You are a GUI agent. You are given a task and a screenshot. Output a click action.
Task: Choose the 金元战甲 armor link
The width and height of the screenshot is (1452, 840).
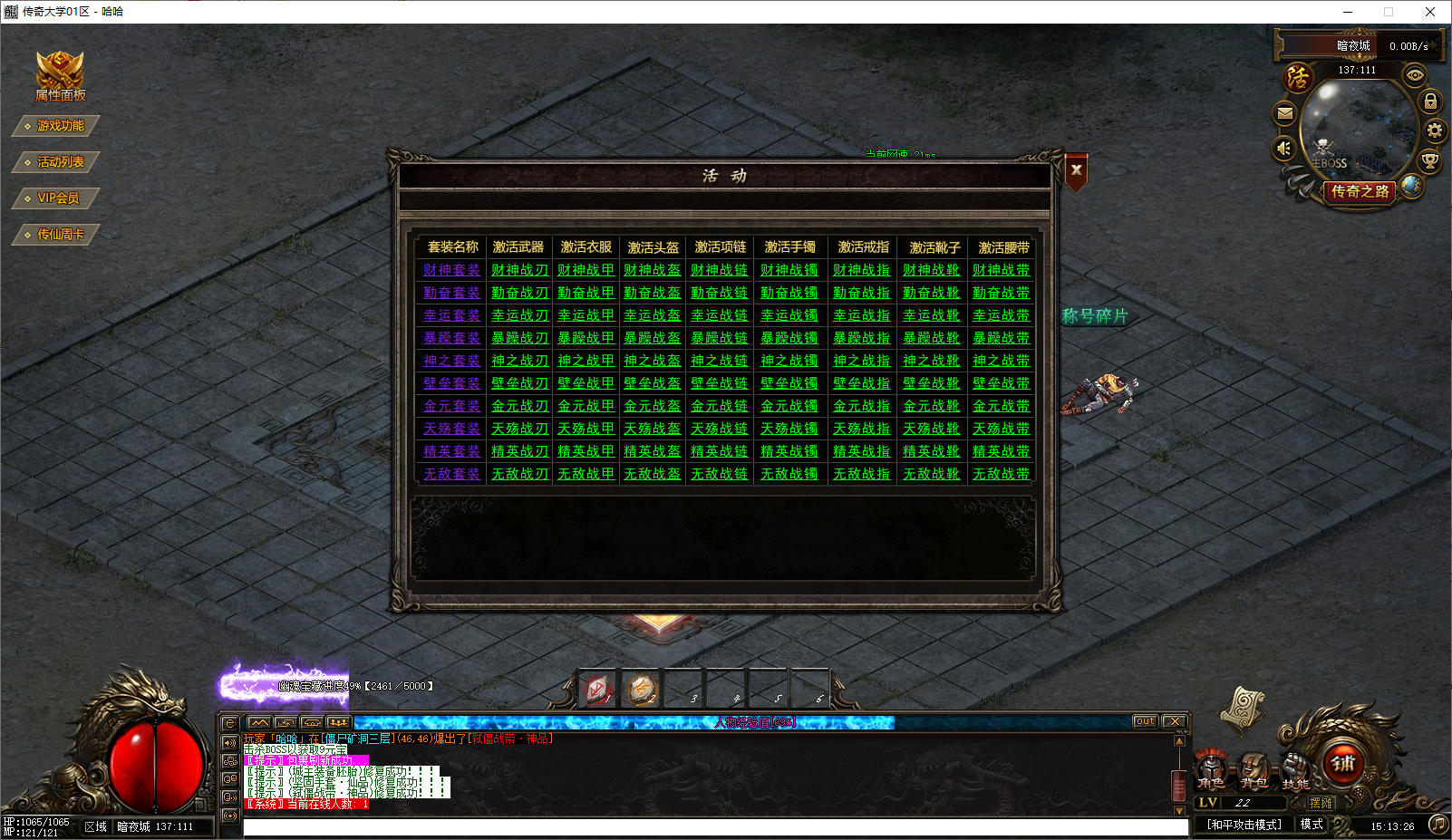pyautogui.click(x=586, y=406)
